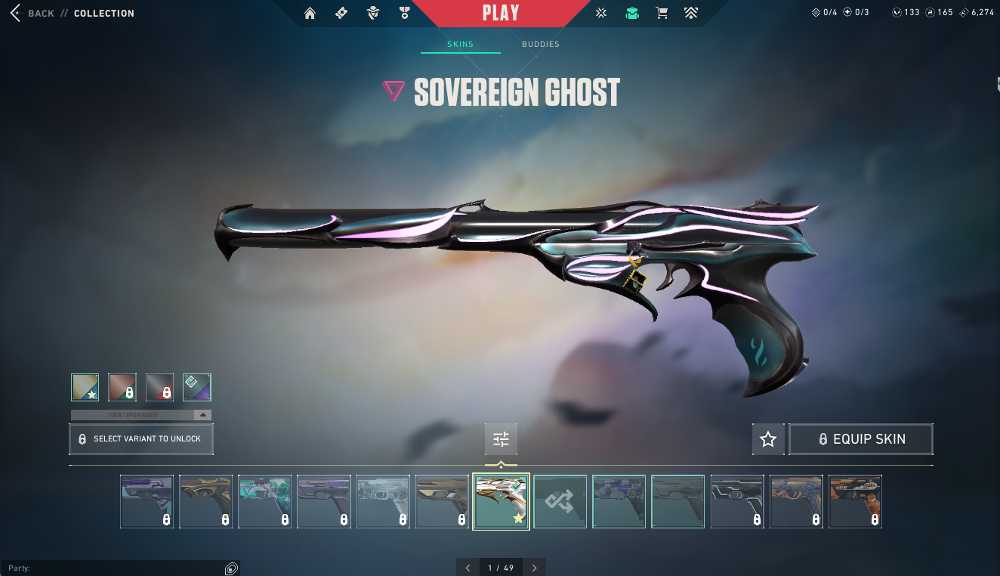Open the Store via shopping cart icon

(661, 13)
